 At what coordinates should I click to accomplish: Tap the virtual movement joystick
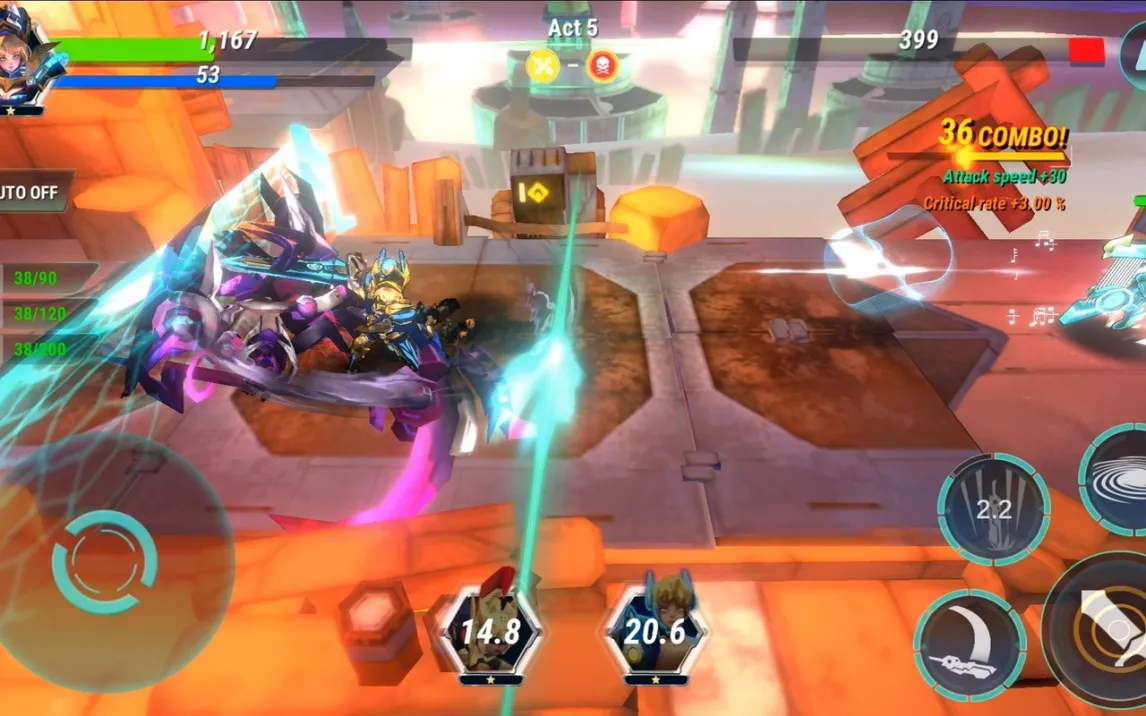click(105, 561)
